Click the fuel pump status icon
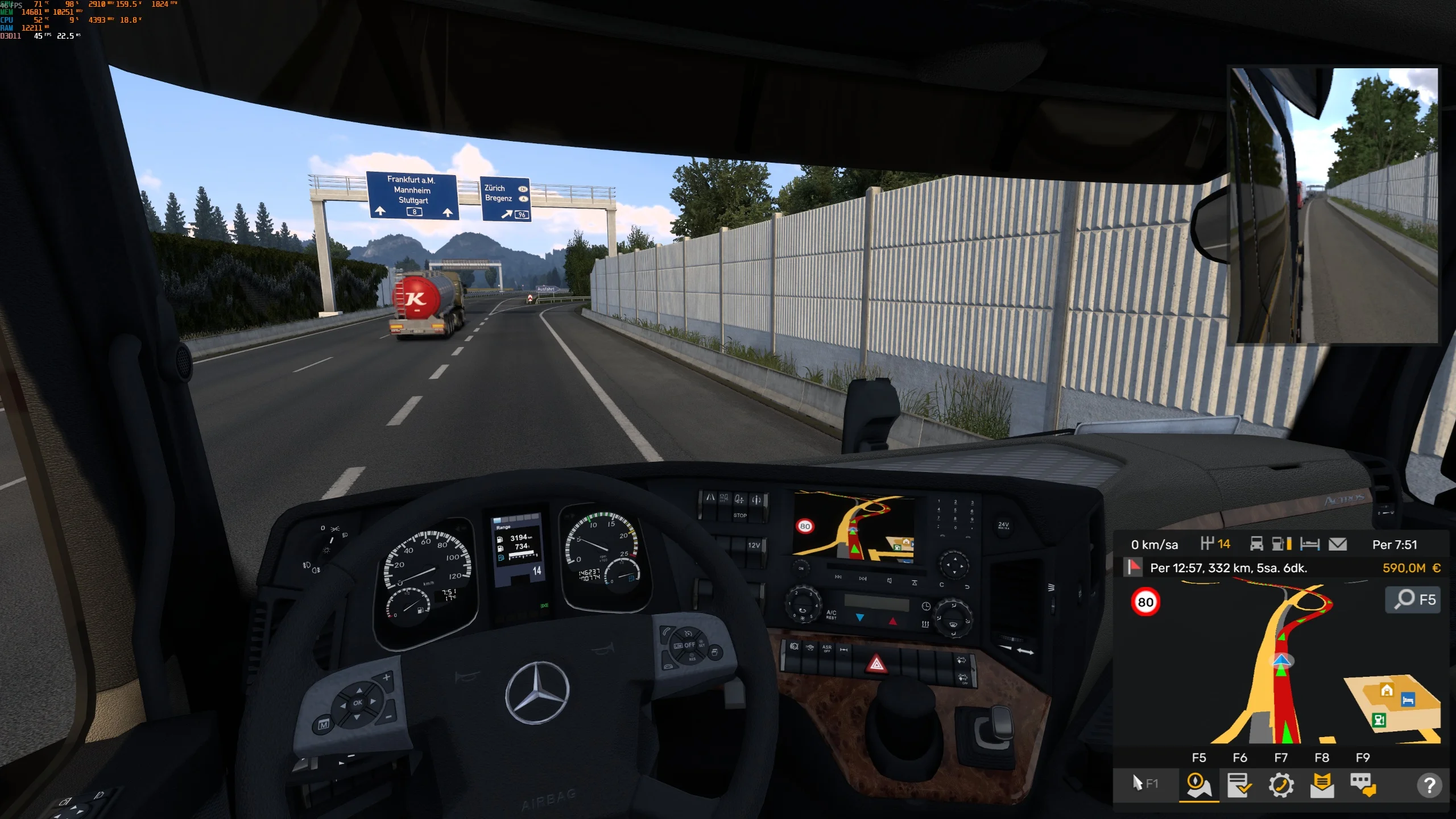 point(1280,544)
